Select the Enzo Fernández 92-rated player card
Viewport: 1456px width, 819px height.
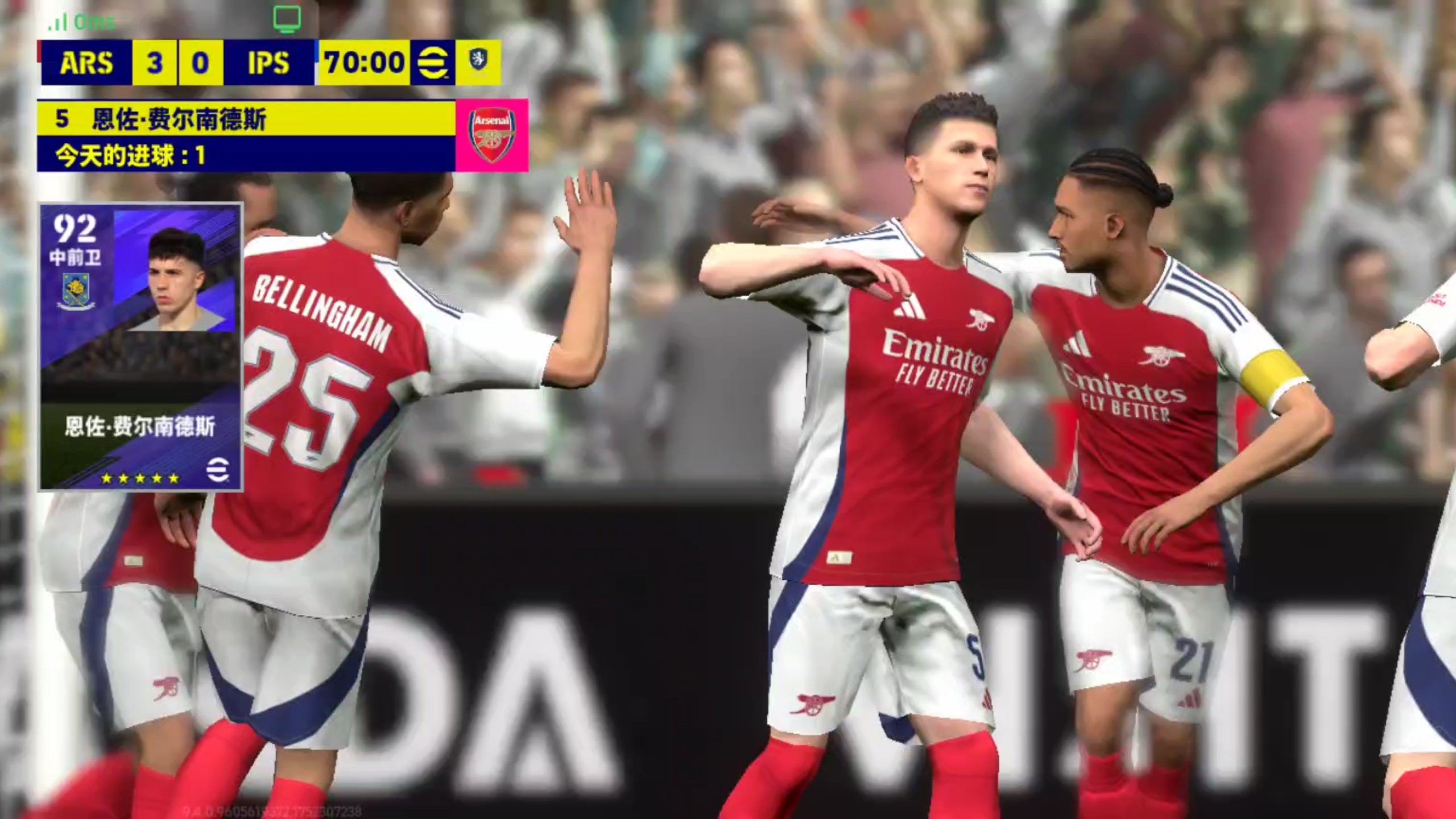(x=140, y=346)
